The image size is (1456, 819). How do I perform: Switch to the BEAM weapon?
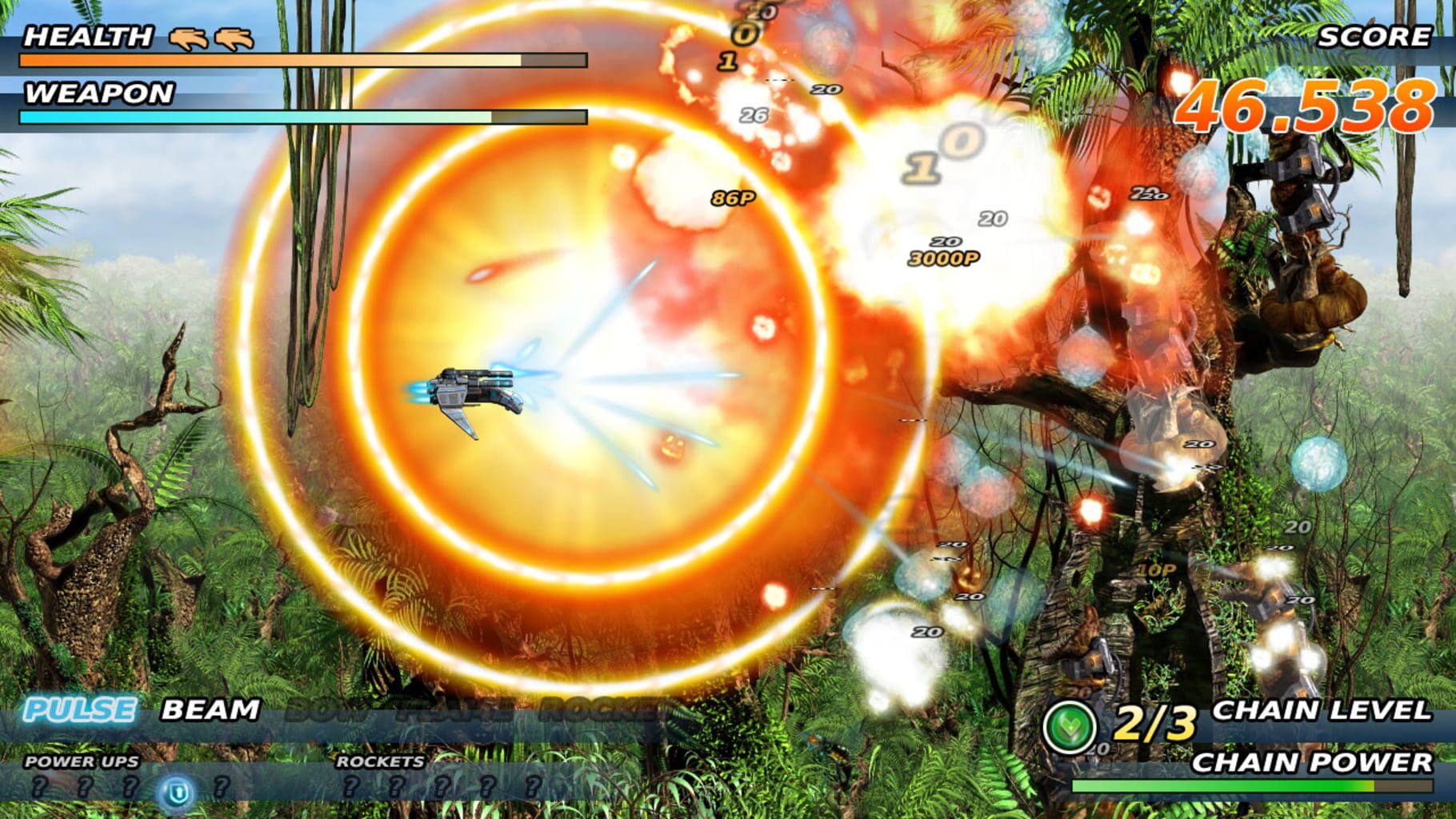[x=211, y=710]
